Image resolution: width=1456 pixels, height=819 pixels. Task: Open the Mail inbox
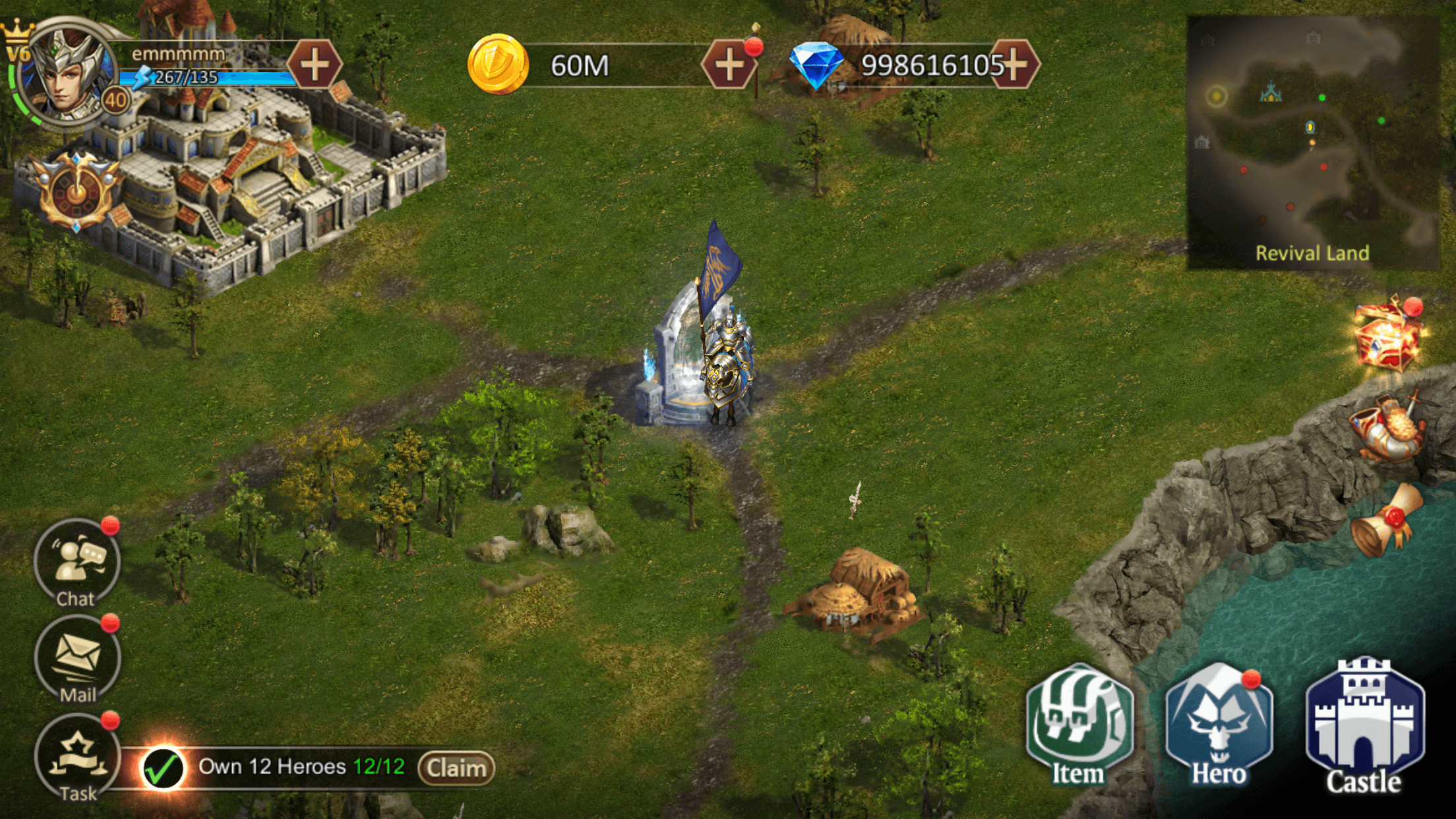click(77, 659)
